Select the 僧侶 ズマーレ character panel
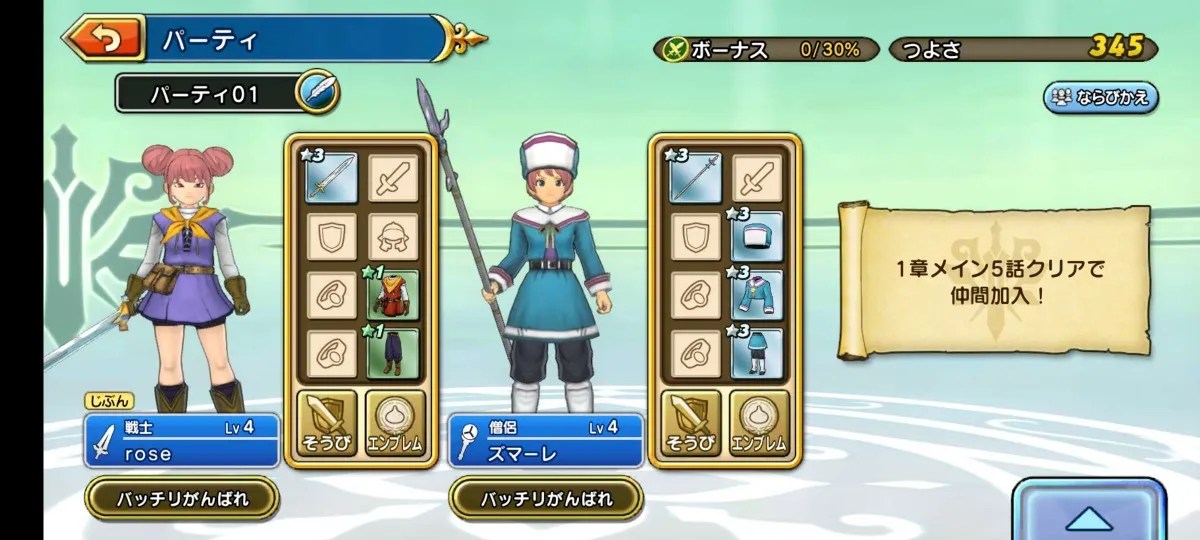This screenshot has height=540, width=1200. tap(545, 441)
